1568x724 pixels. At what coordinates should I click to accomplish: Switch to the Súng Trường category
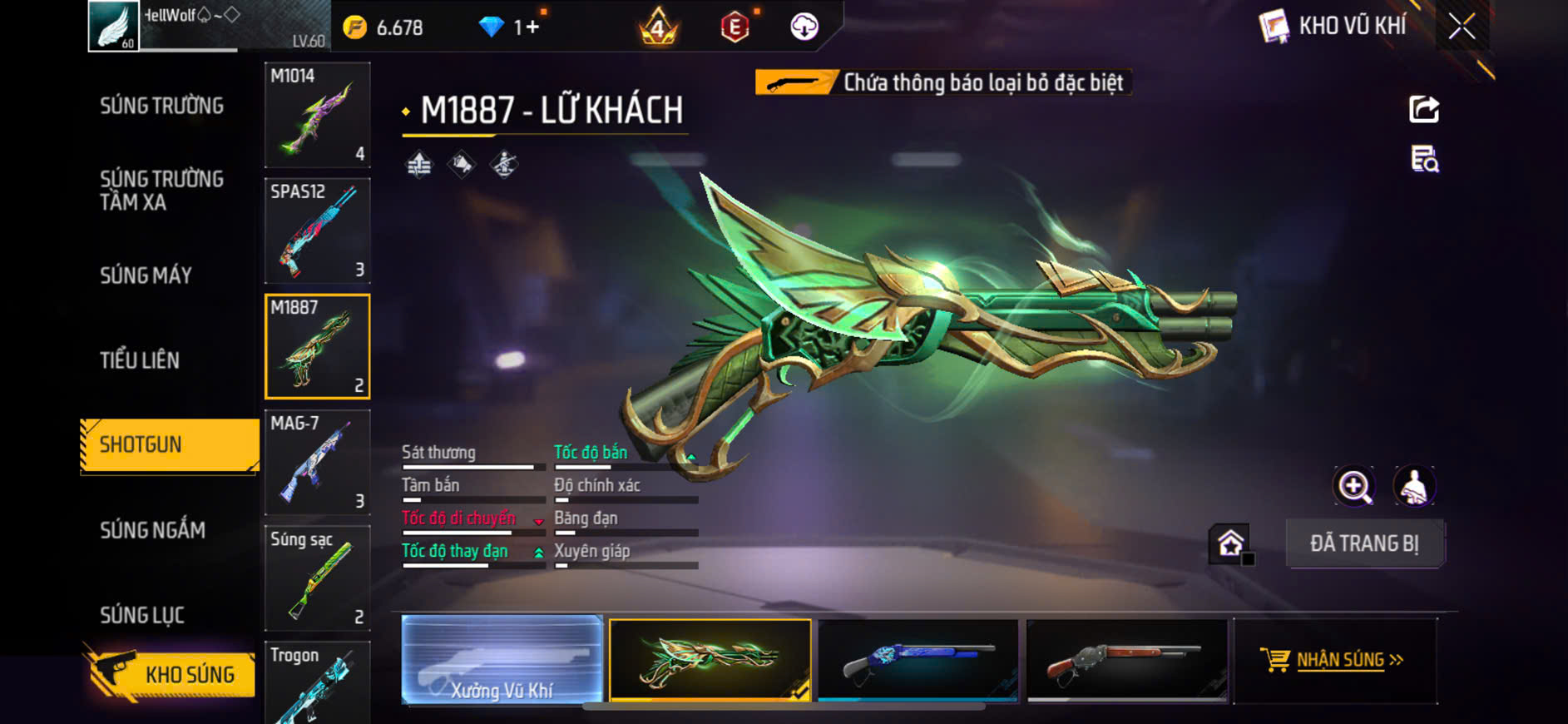[162, 106]
